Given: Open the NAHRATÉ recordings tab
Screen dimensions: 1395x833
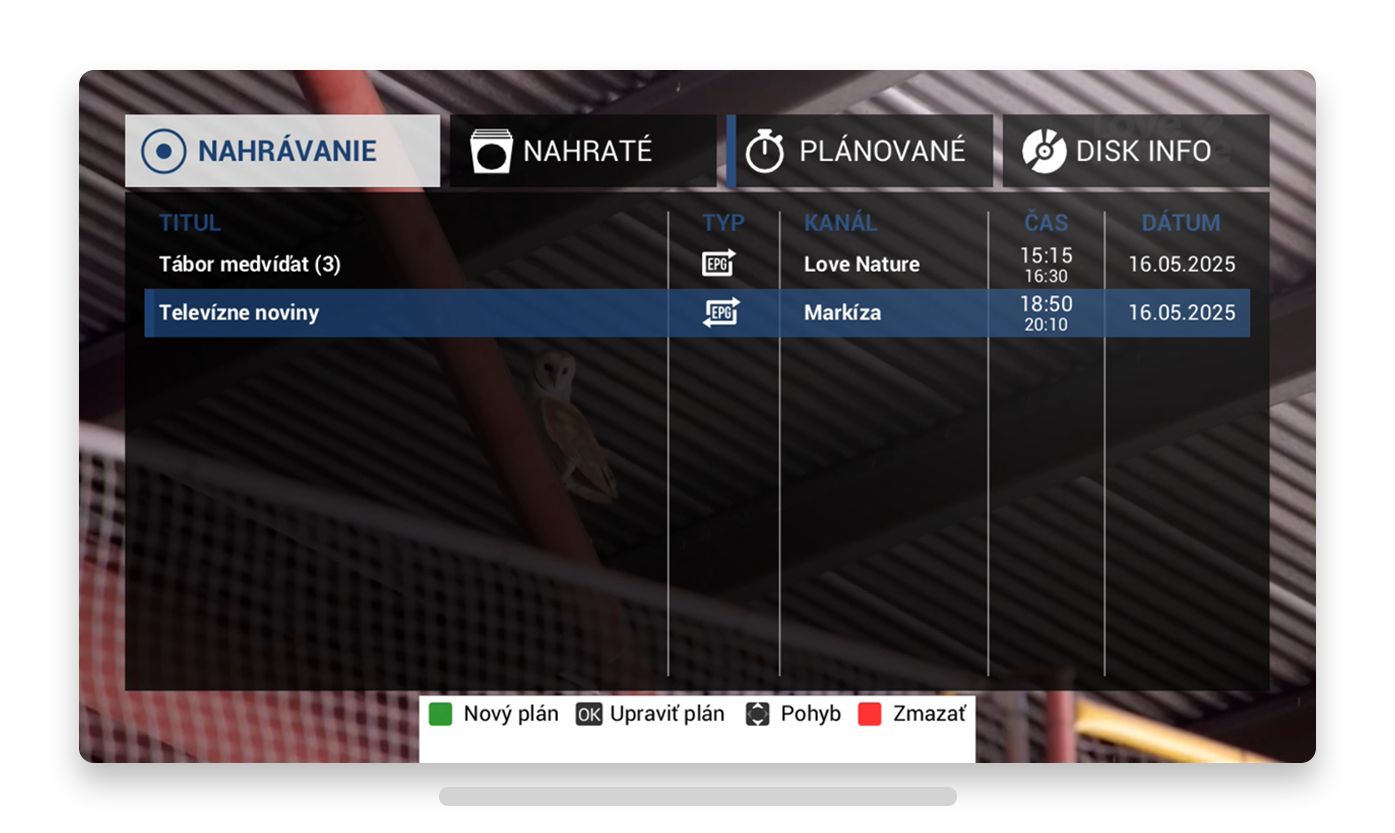Looking at the screenshot, I should (582, 151).
